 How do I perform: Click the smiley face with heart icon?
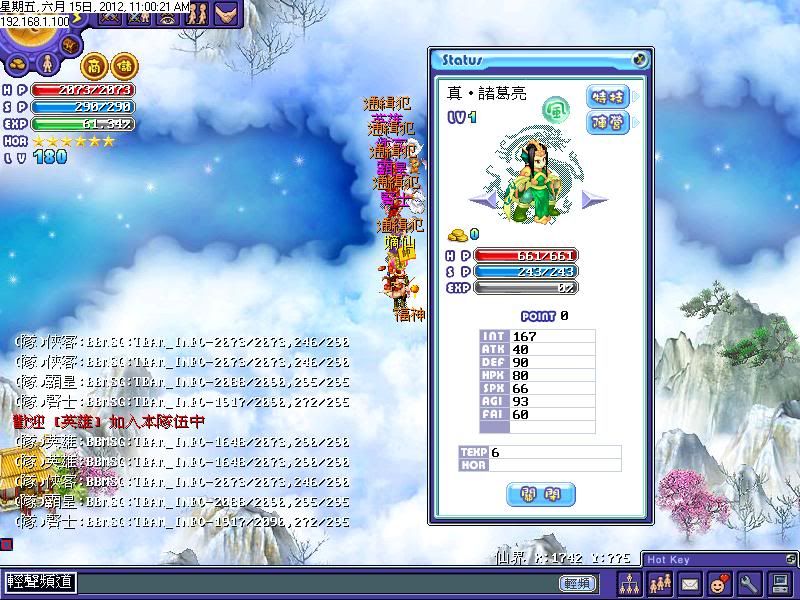(718, 582)
